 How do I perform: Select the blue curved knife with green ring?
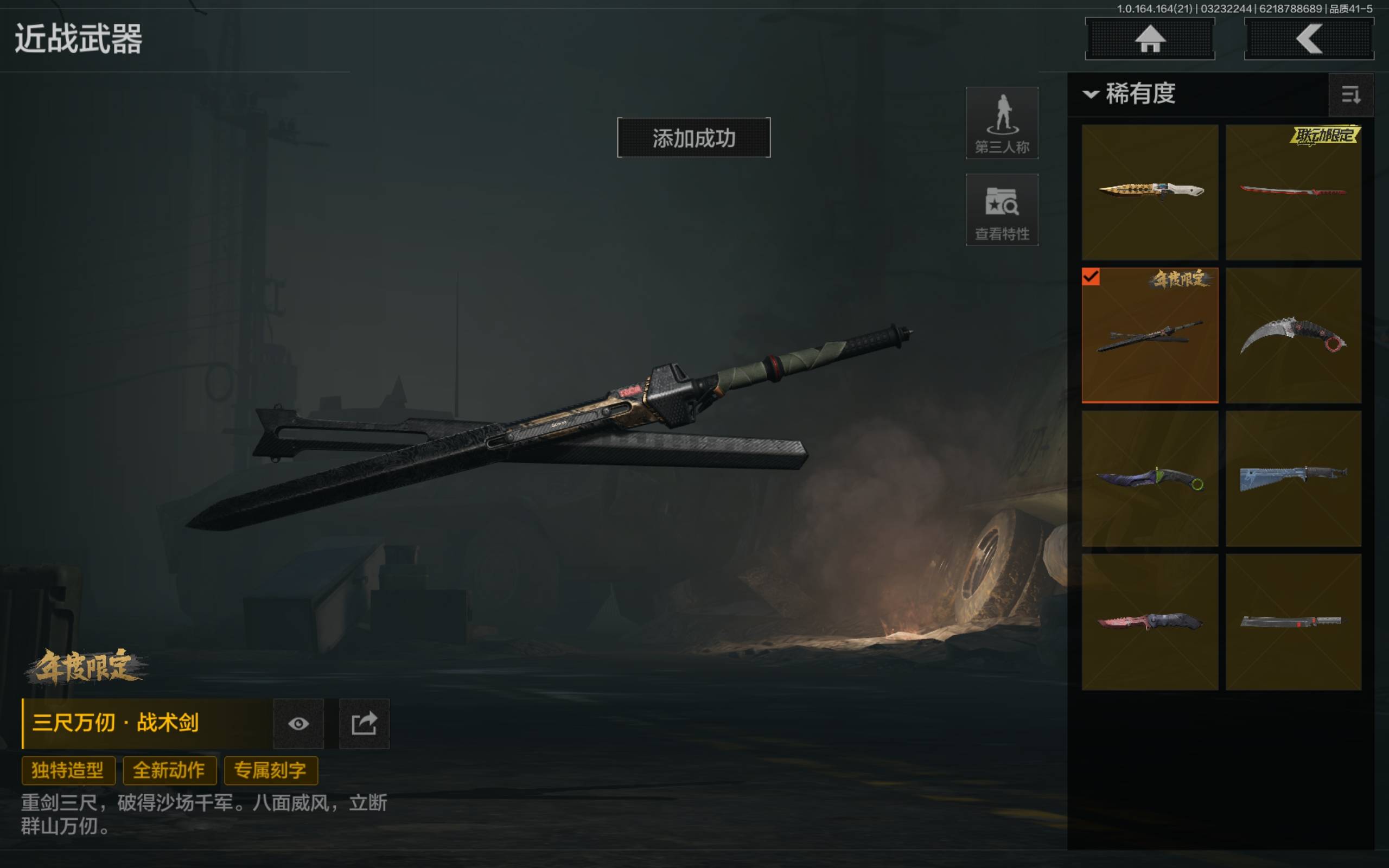click(1150, 478)
